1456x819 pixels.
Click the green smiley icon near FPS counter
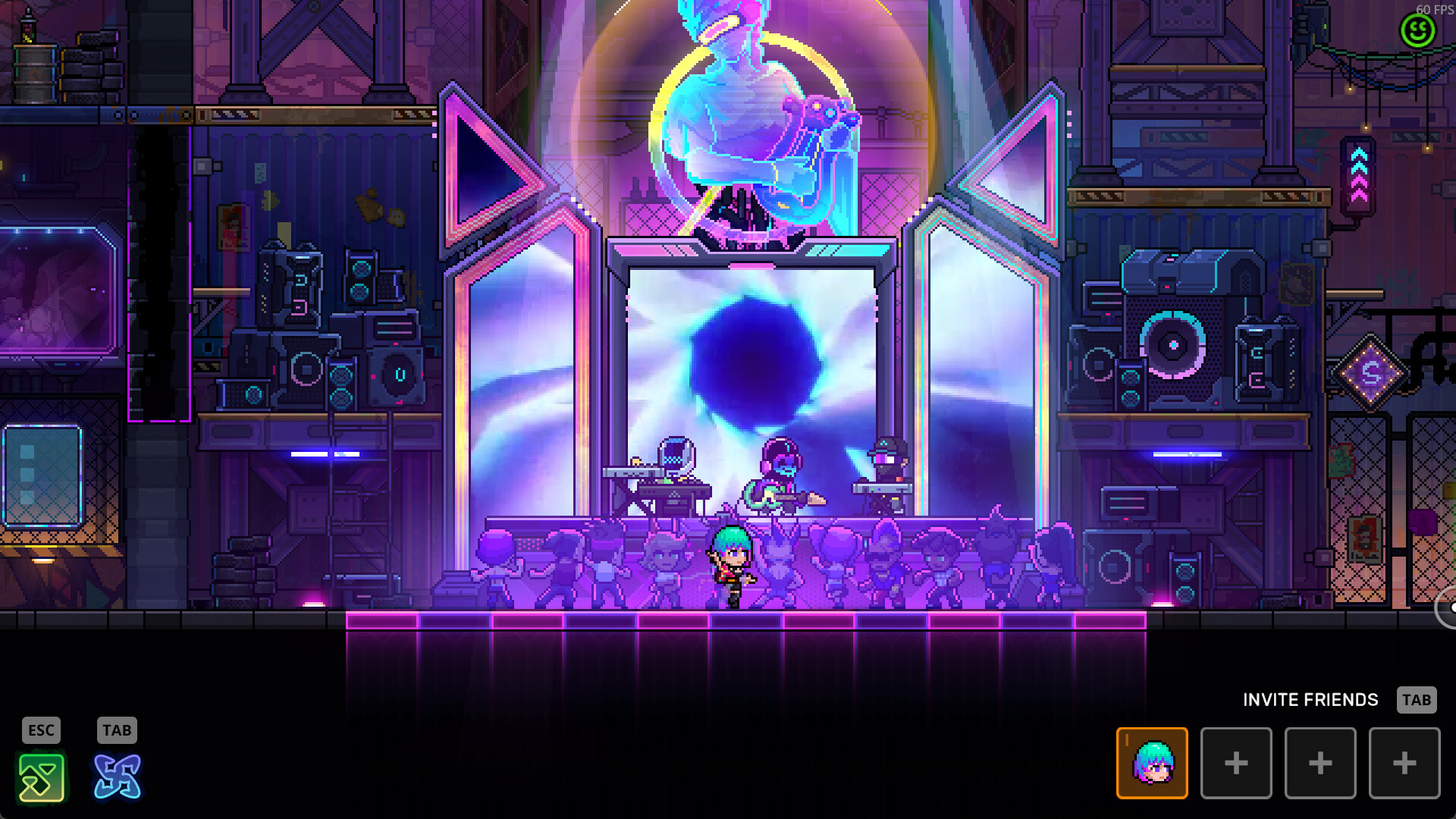(1418, 32)
